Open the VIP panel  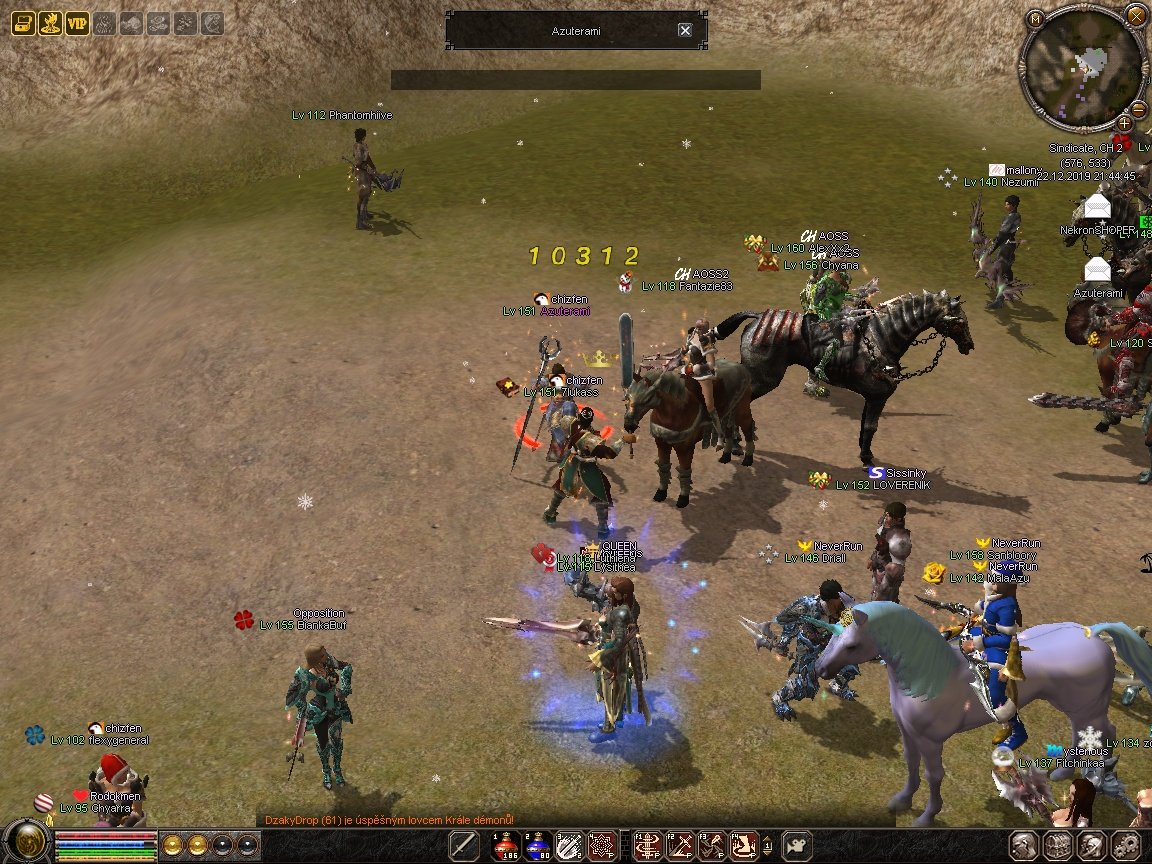(x=77, y=23)
